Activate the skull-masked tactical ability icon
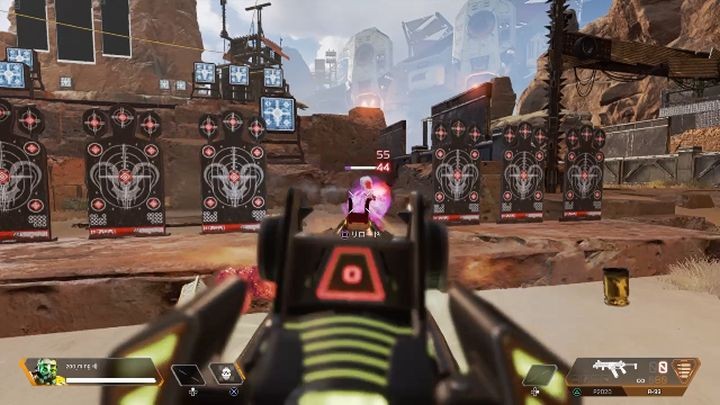This screenshot has height=405, width=720. click(226, 374)
